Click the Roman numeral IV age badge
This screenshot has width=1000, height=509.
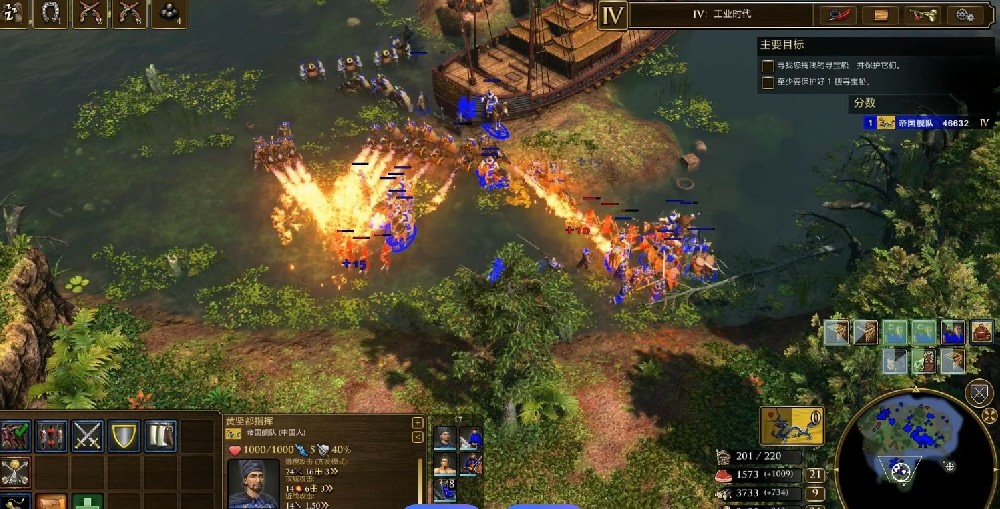click(612, 14)
